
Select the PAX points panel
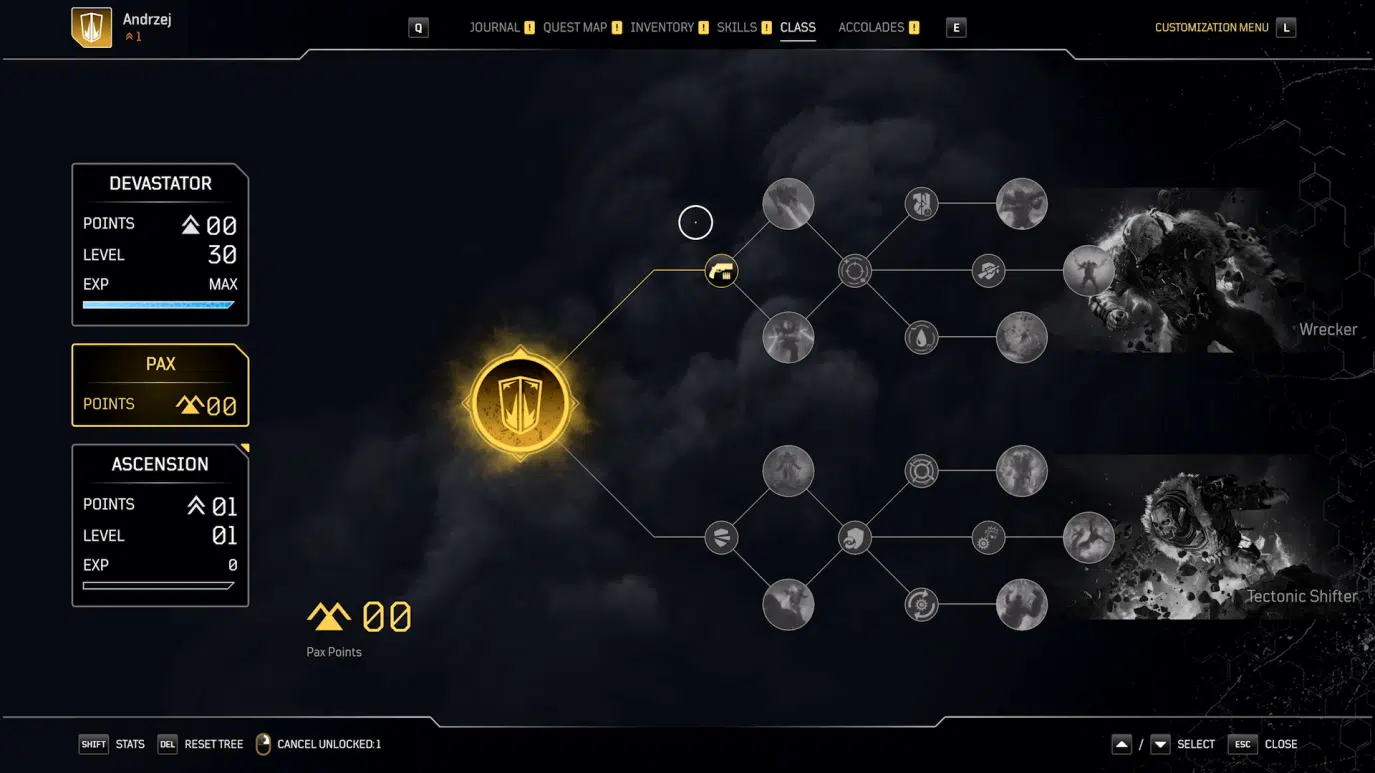click(160, 385)
